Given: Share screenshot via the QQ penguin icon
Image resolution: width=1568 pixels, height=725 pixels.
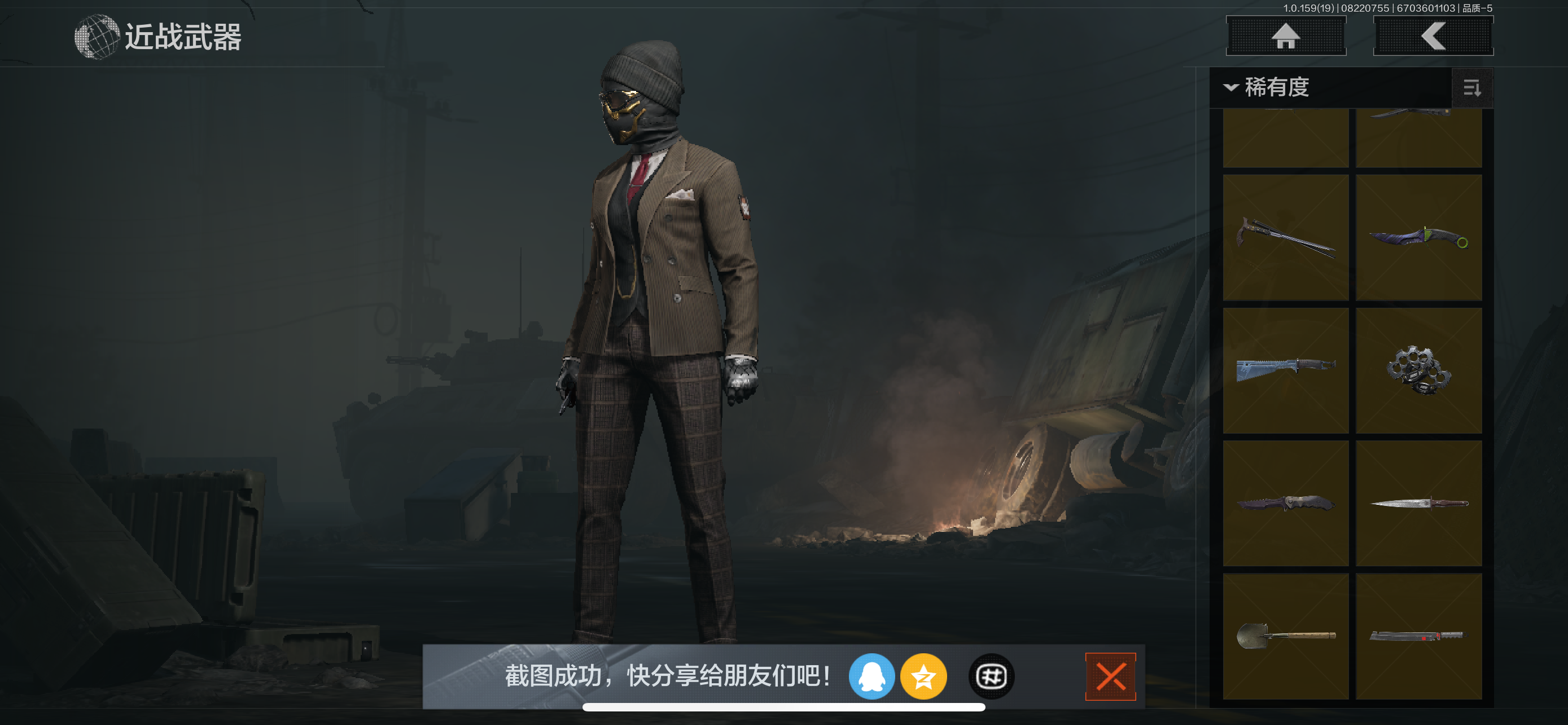Looking at the screenshot, I should 871,676.
